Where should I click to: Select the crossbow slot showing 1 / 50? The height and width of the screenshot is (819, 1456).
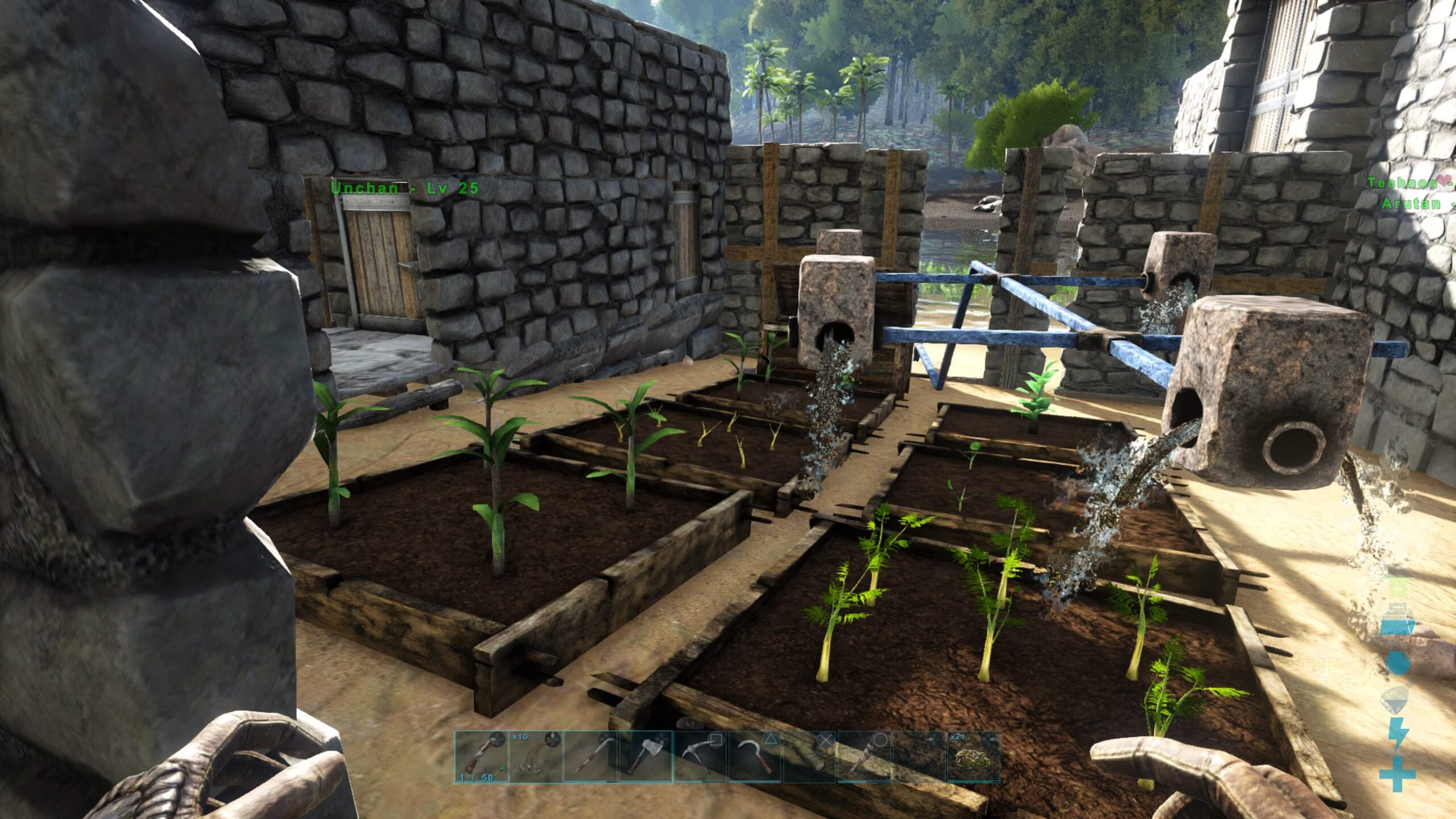[482, 757]
